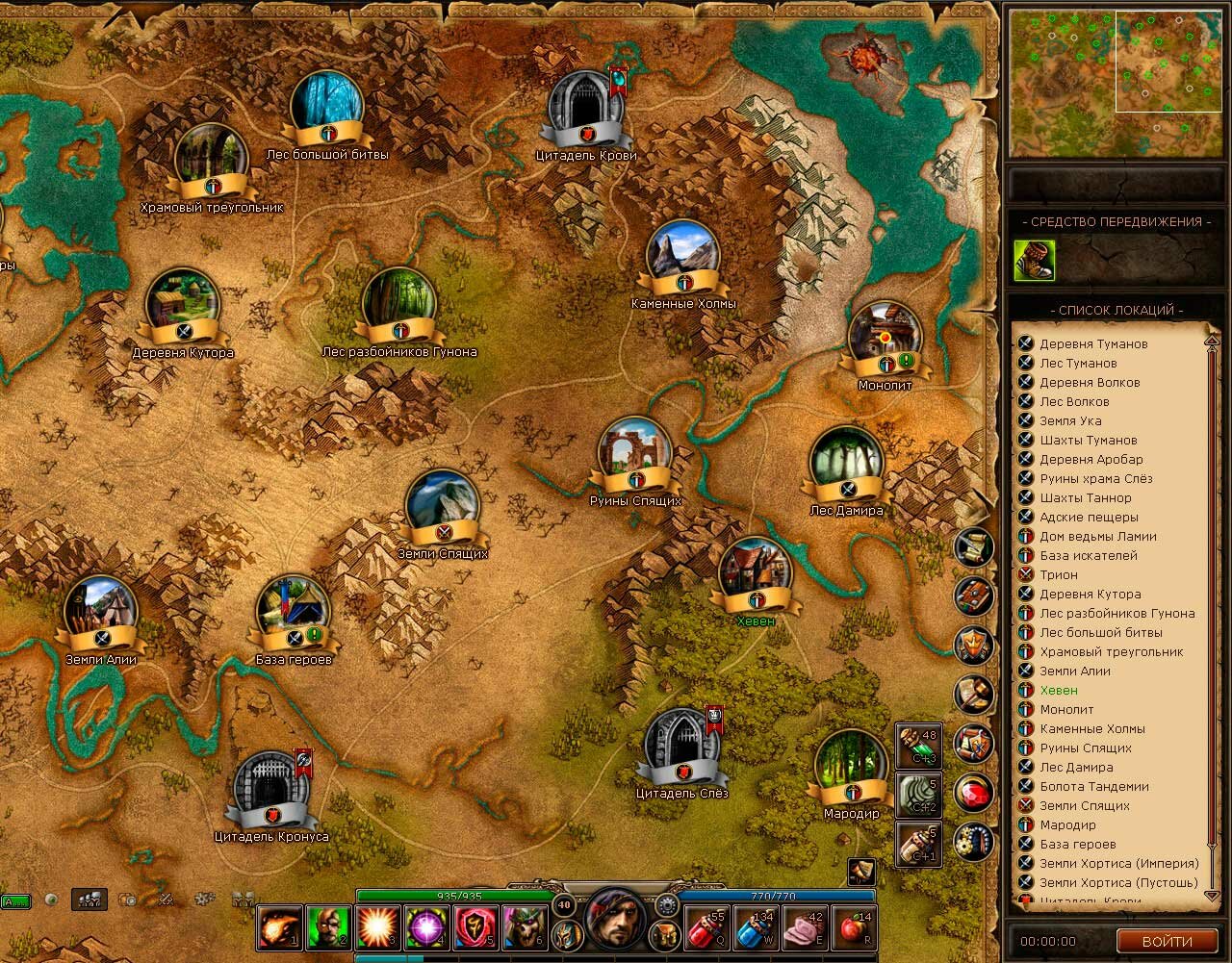The image size is (1232, 963).
Task: Use the purple orb ability in slot 4
Action: click(x=426, y=928)
